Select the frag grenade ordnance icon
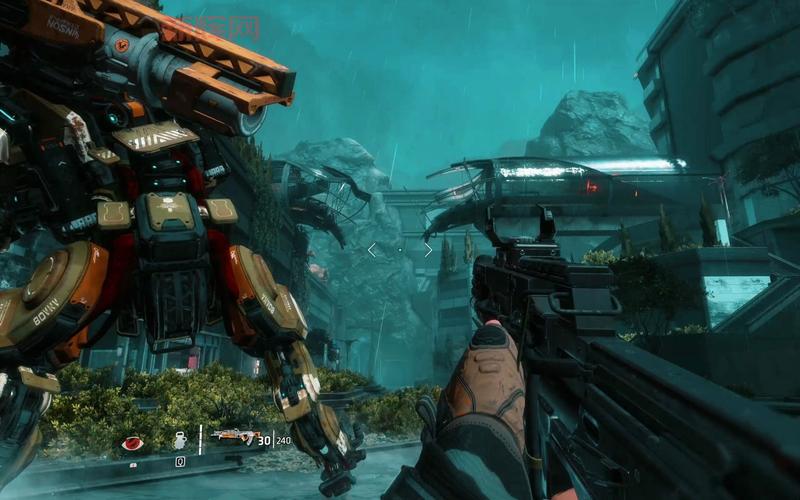Viewport: 800px width, 500px height. click(x=180, y=440)
